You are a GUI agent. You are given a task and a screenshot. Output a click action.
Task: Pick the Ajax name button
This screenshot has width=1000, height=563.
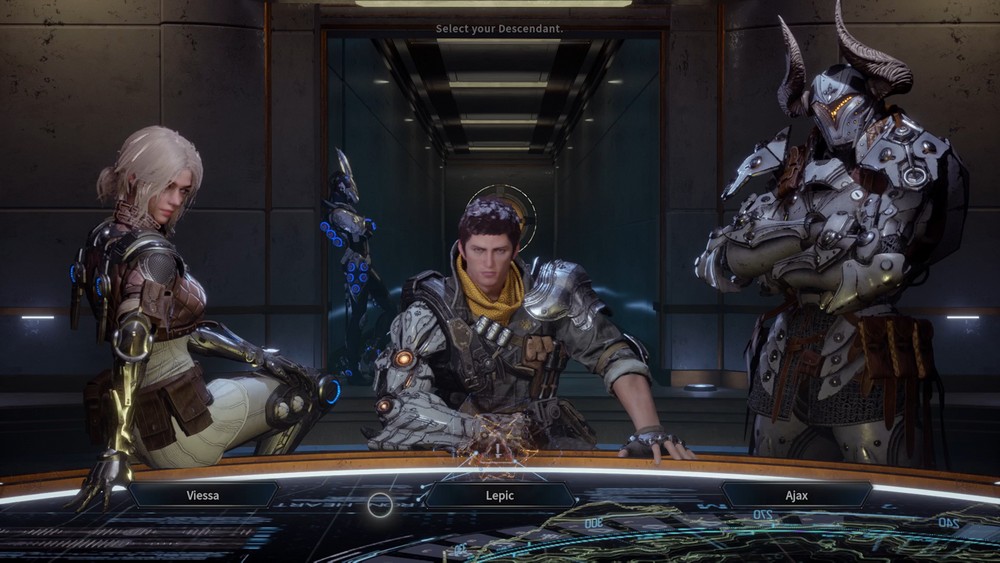tap(796, 494)
